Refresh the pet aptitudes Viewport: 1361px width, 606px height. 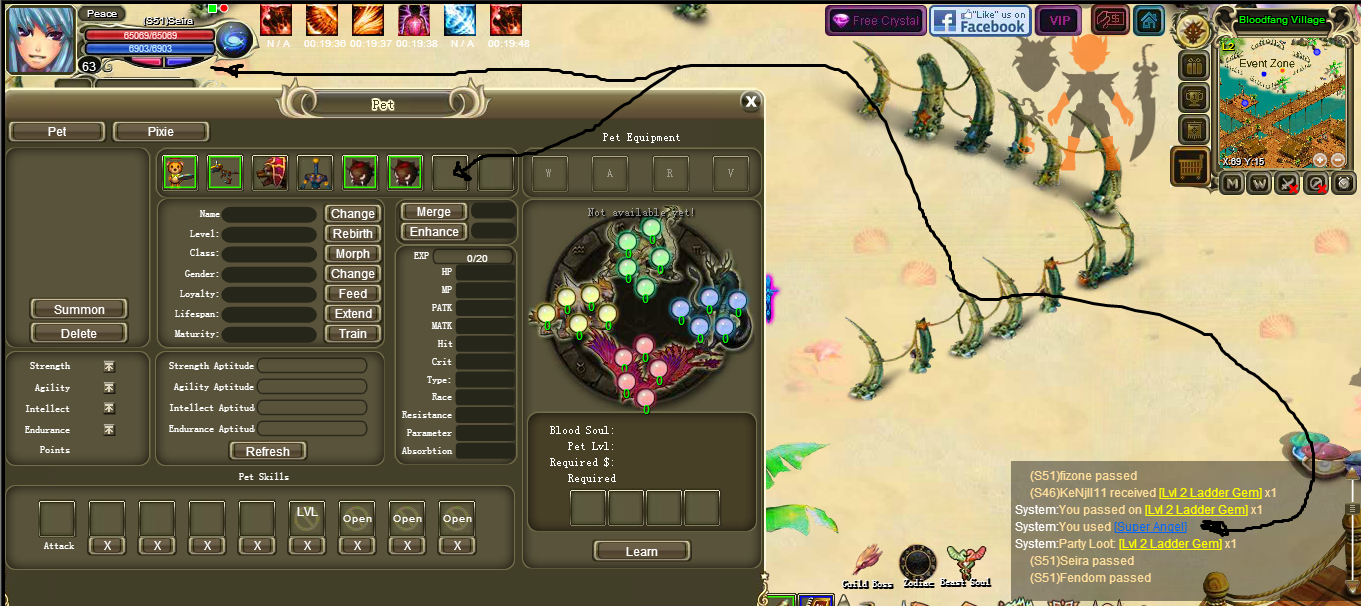click(267, 451)
